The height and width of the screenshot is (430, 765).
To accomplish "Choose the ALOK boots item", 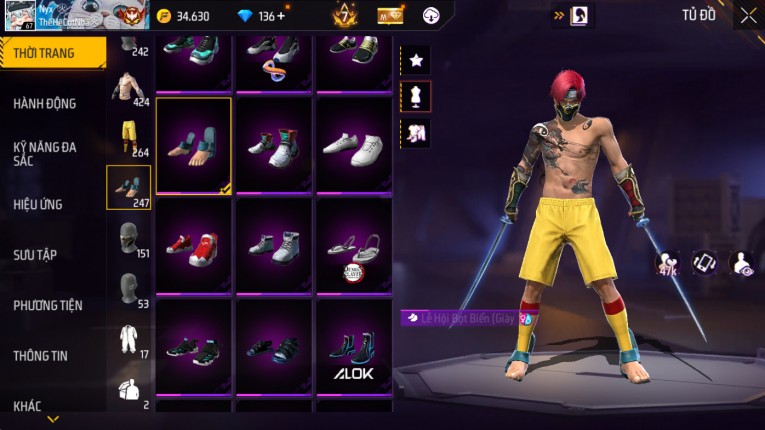I will 354,353.
